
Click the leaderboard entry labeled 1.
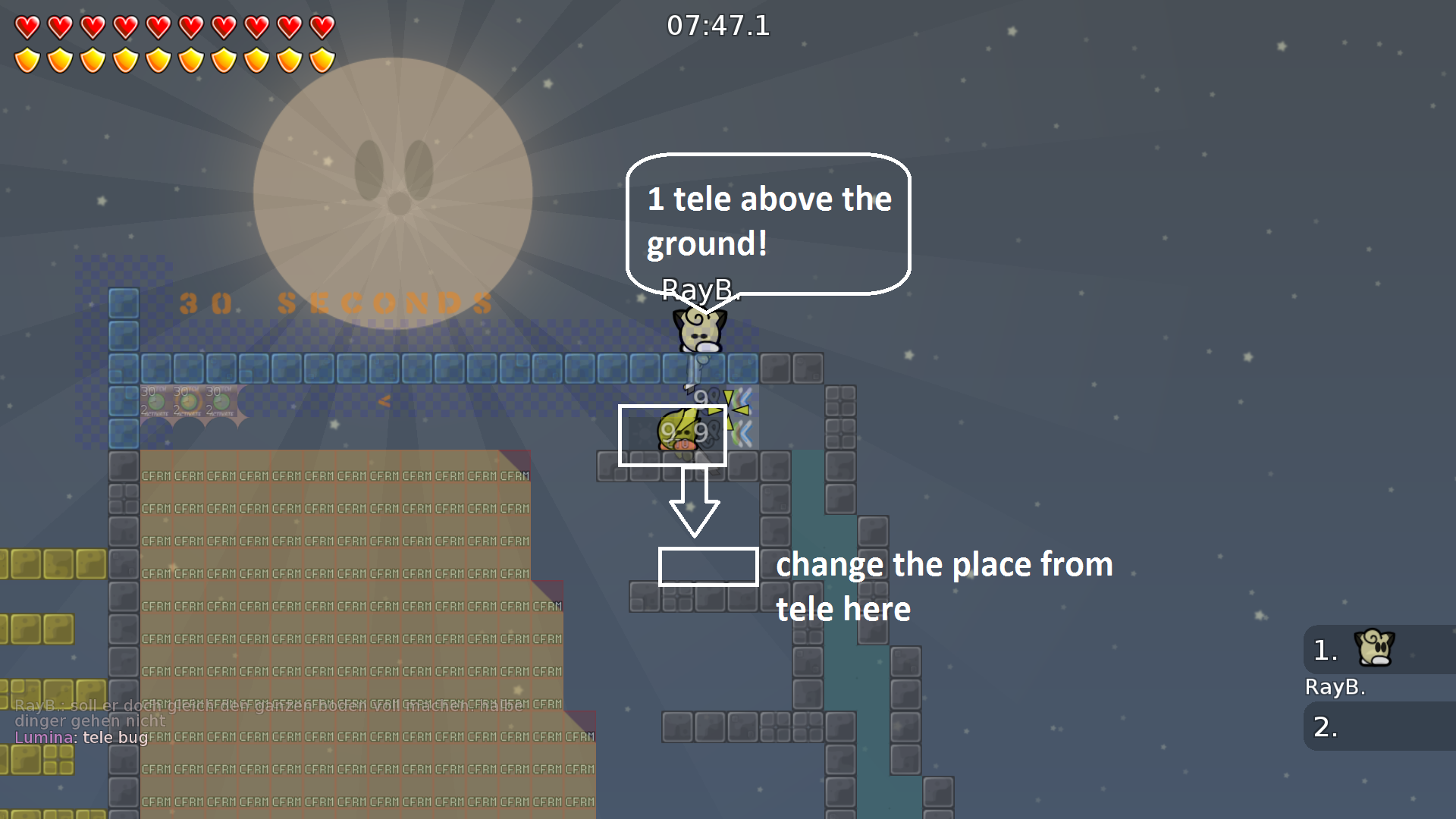point(1323,649)
